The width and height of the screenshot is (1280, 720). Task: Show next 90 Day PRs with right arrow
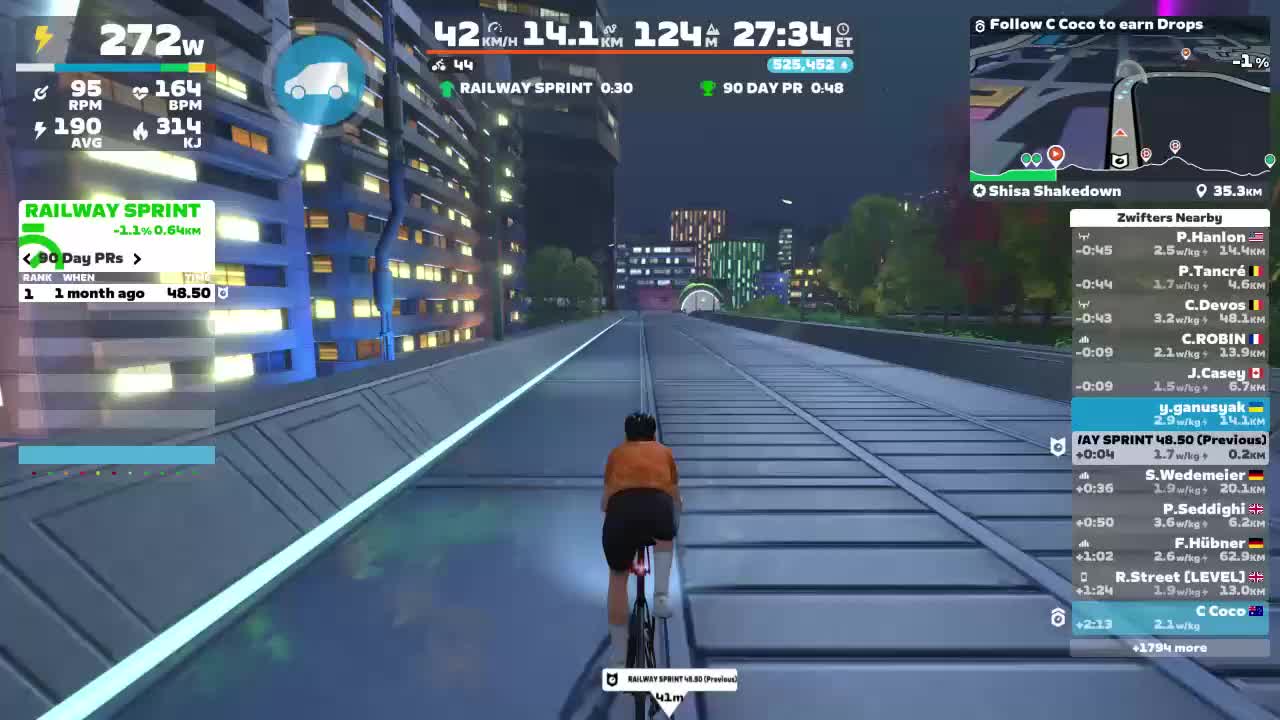point(138,258)
